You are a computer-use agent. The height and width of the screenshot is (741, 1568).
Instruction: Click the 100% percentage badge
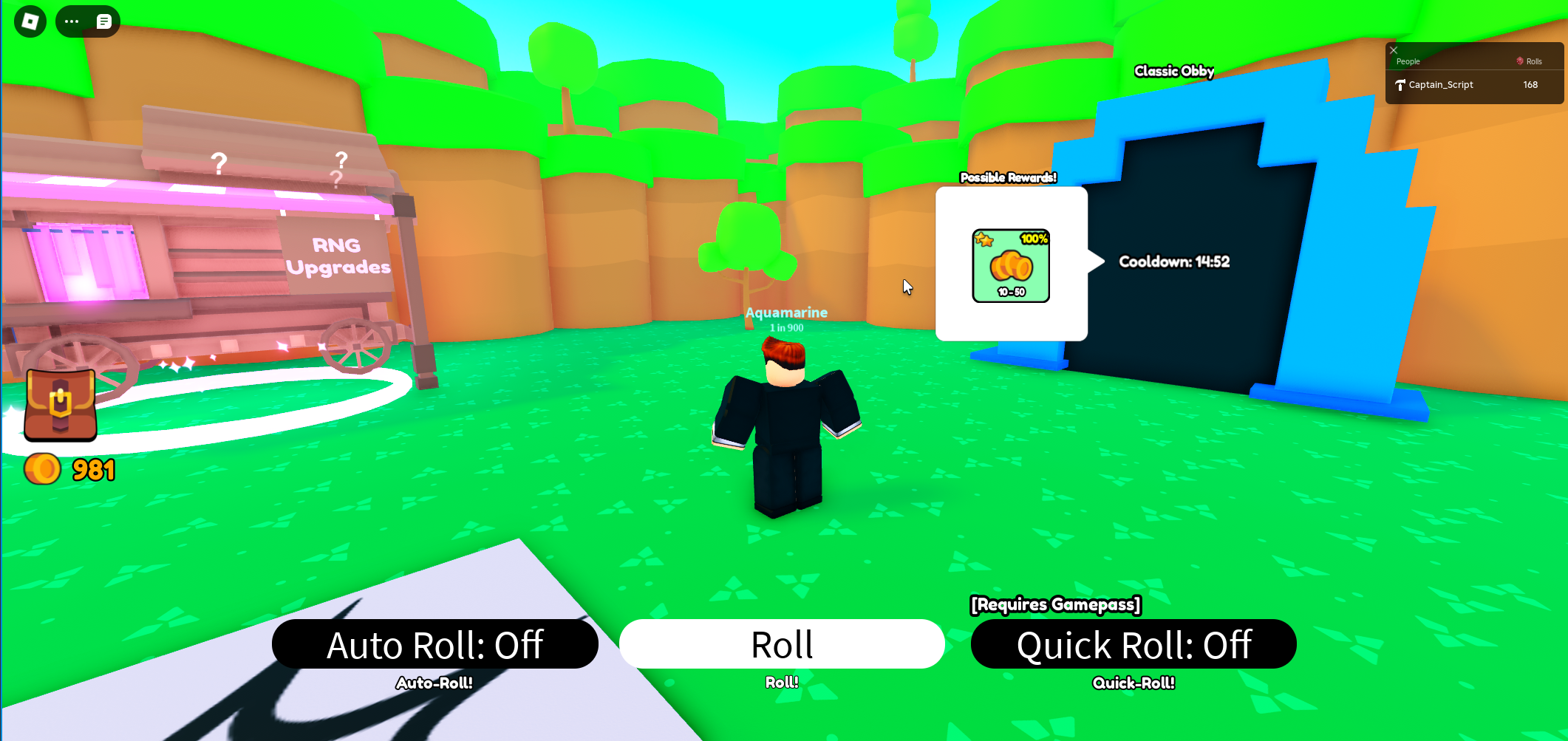coord(1033,239)
